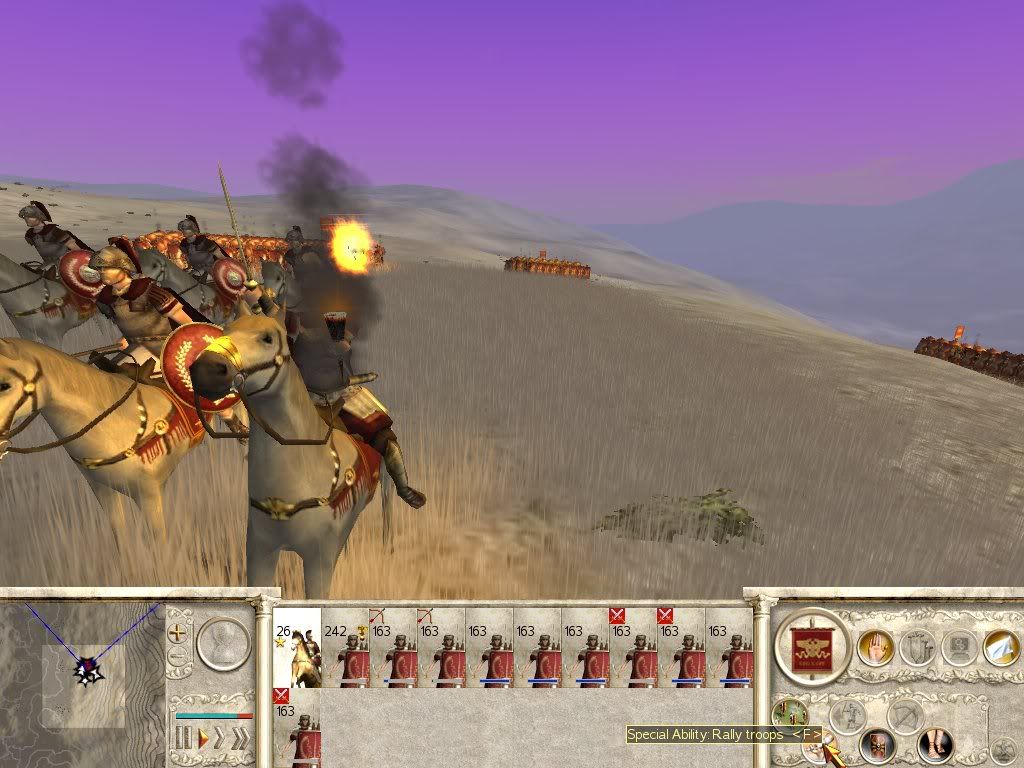Set battle speed to double fast-forward
The width and height of the screenshot is (1024, 768).
220,738
